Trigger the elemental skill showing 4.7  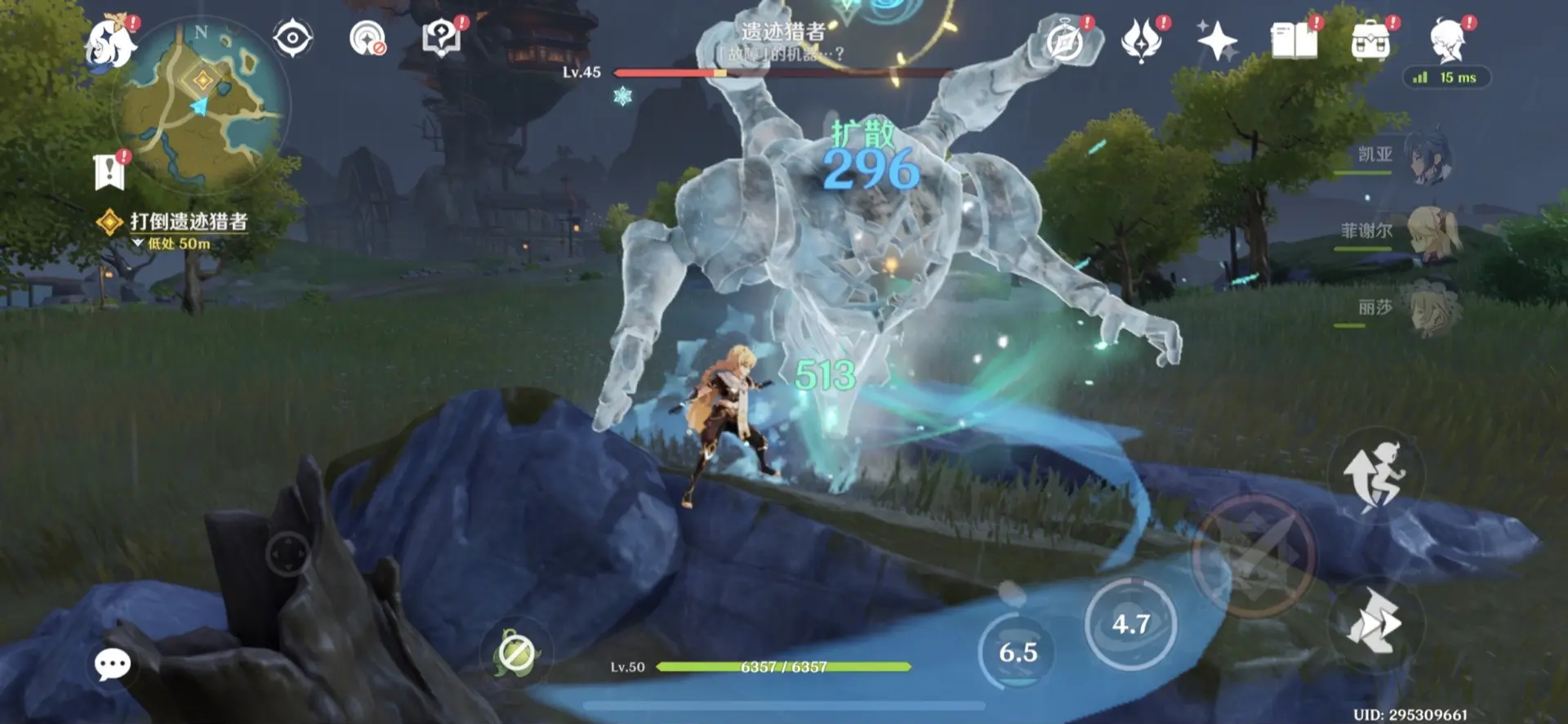tap(1130, 624)
